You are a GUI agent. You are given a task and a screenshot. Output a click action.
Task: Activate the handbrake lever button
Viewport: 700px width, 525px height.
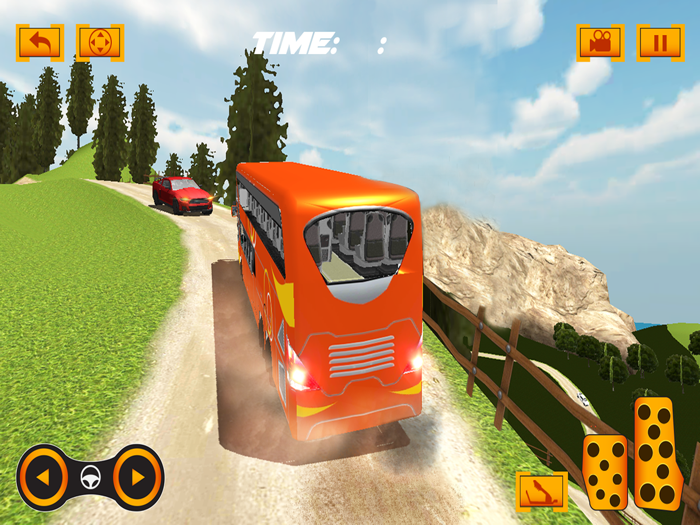pyautogui.click(x=541, y=491)
